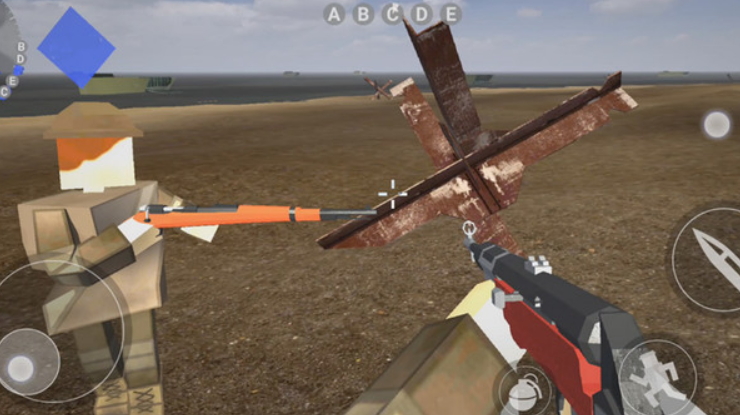740x415 pixels.
Task: Select capture point E indicator
Action: (x=451, y=14)
